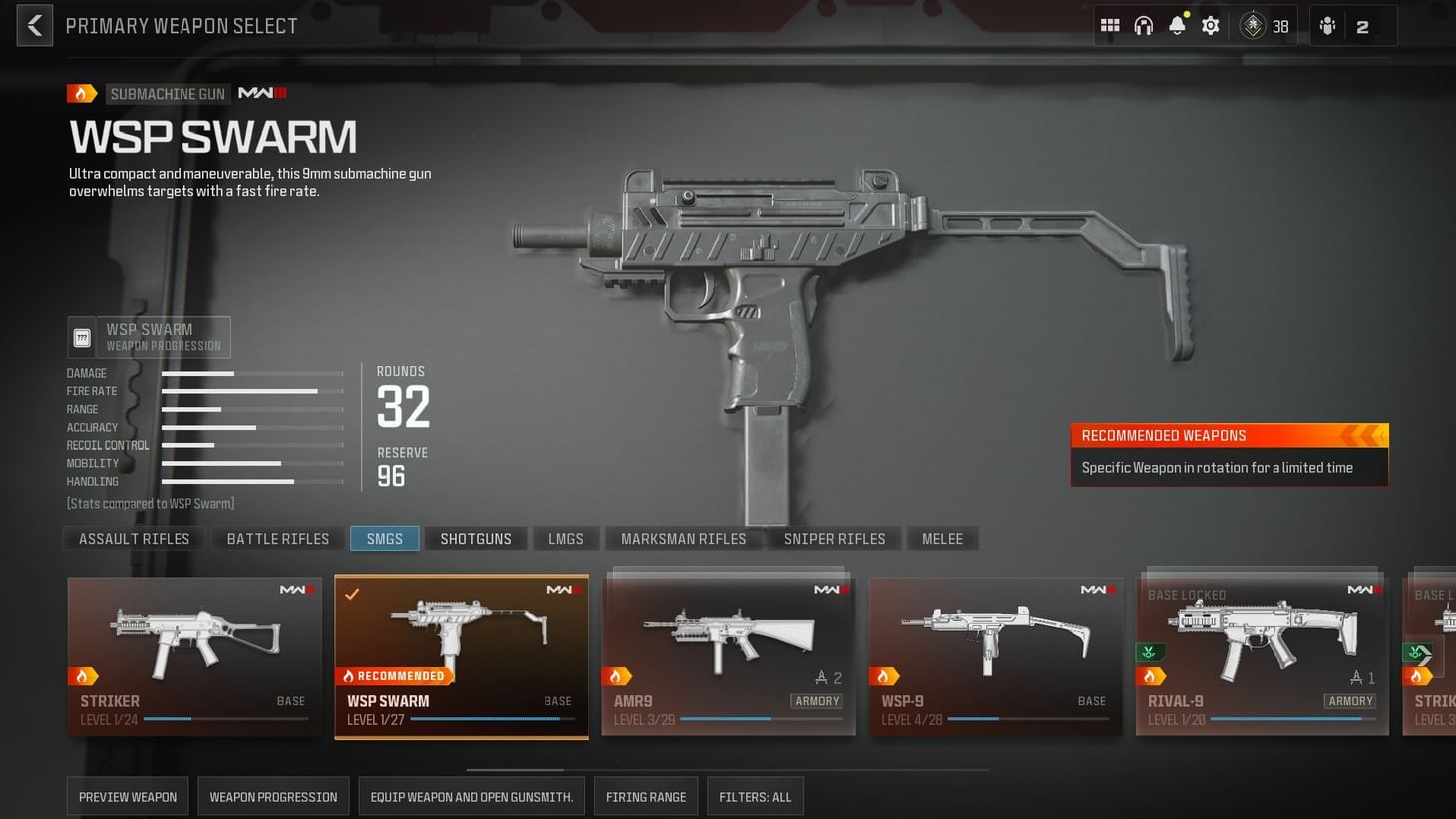Select the WSP Swarm weapon progression camo icon
This screenshot has width=1456, height=819.
tap(81, 337)
